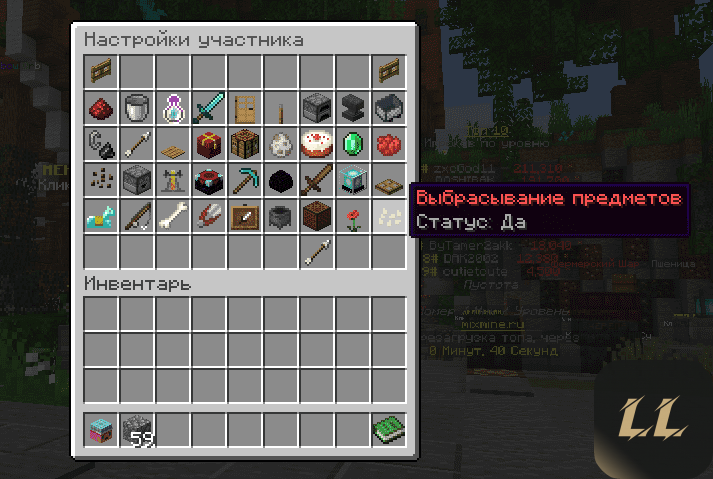Choose the fishing rod option
The width and height of the screenshot is (713, 479).
click(136, 215)
